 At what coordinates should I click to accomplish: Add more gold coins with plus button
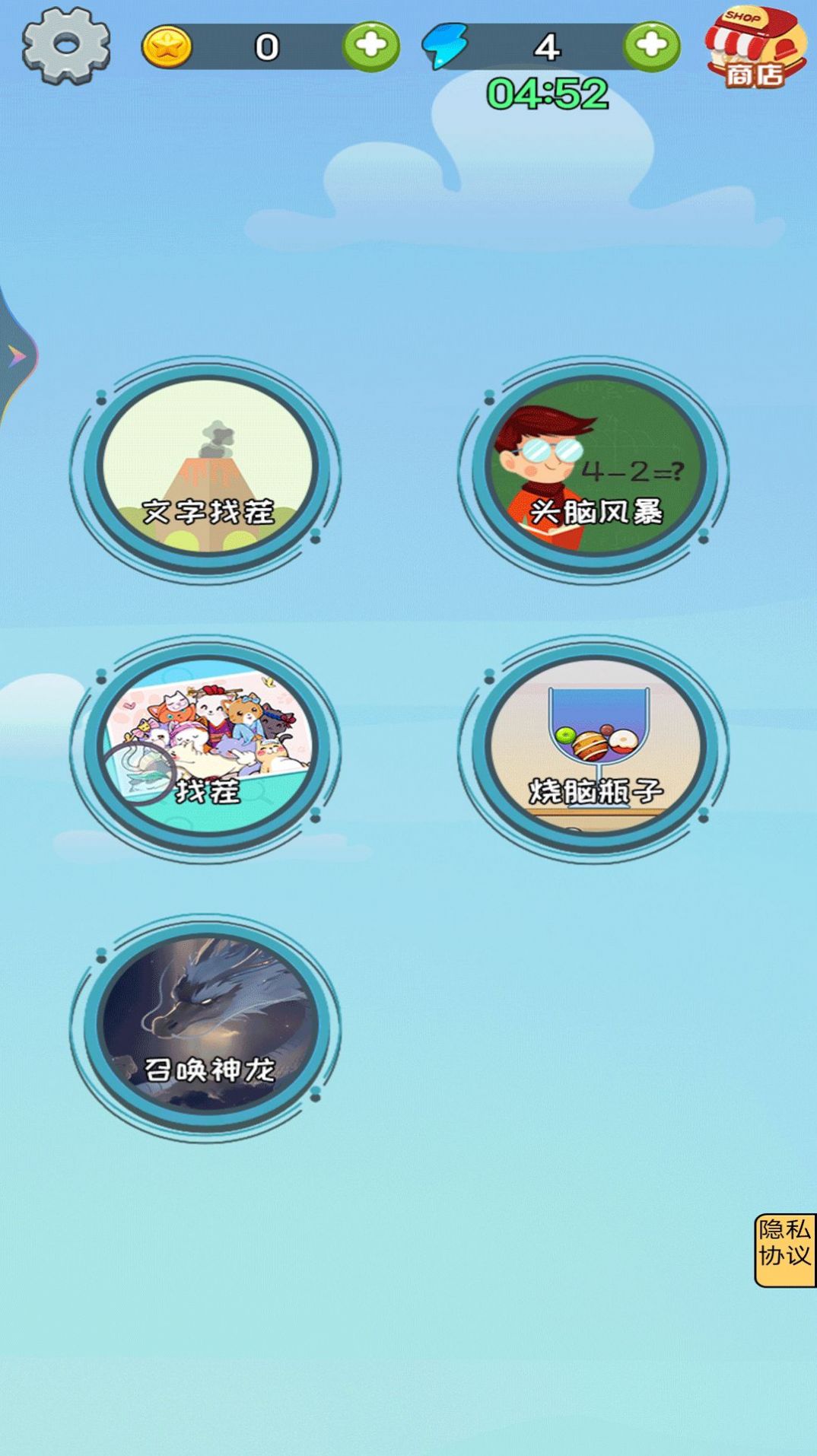click(371, 46)
